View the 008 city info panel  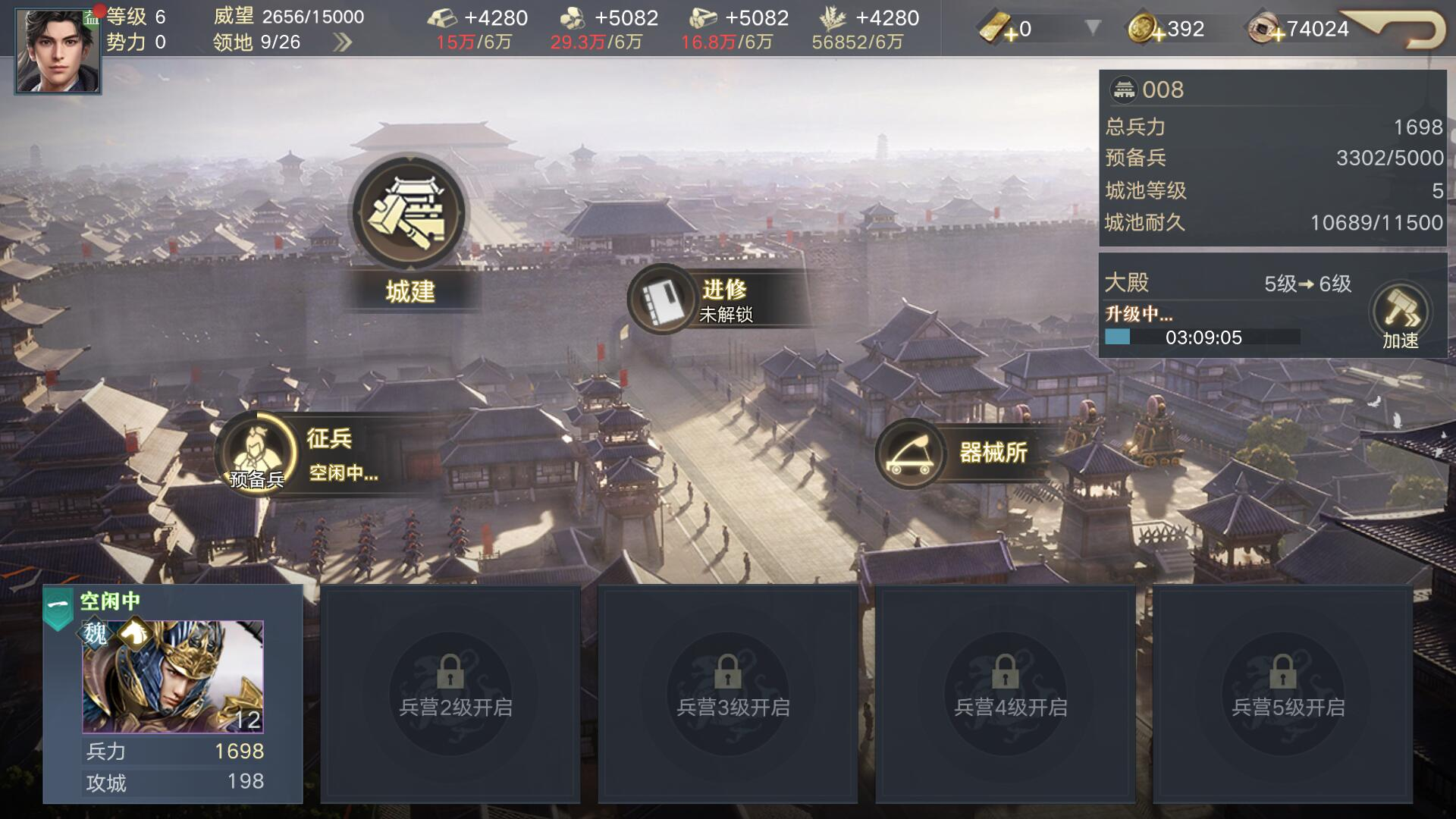[x=1272, y=158]
